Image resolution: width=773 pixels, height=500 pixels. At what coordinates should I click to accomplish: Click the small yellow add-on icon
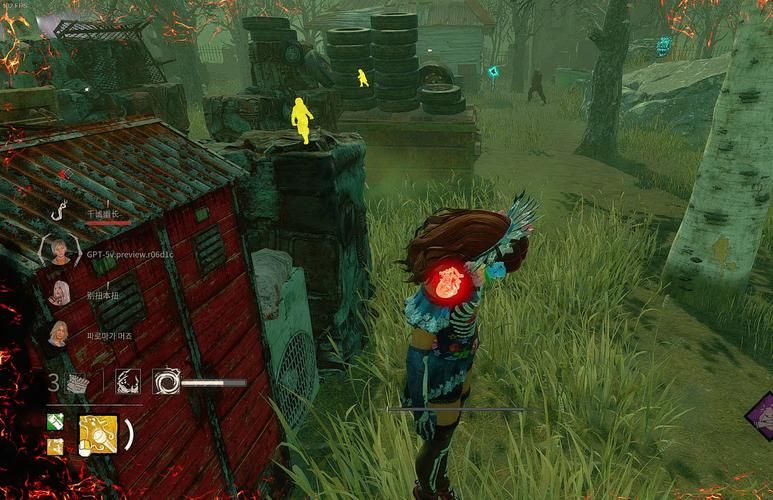55,446
